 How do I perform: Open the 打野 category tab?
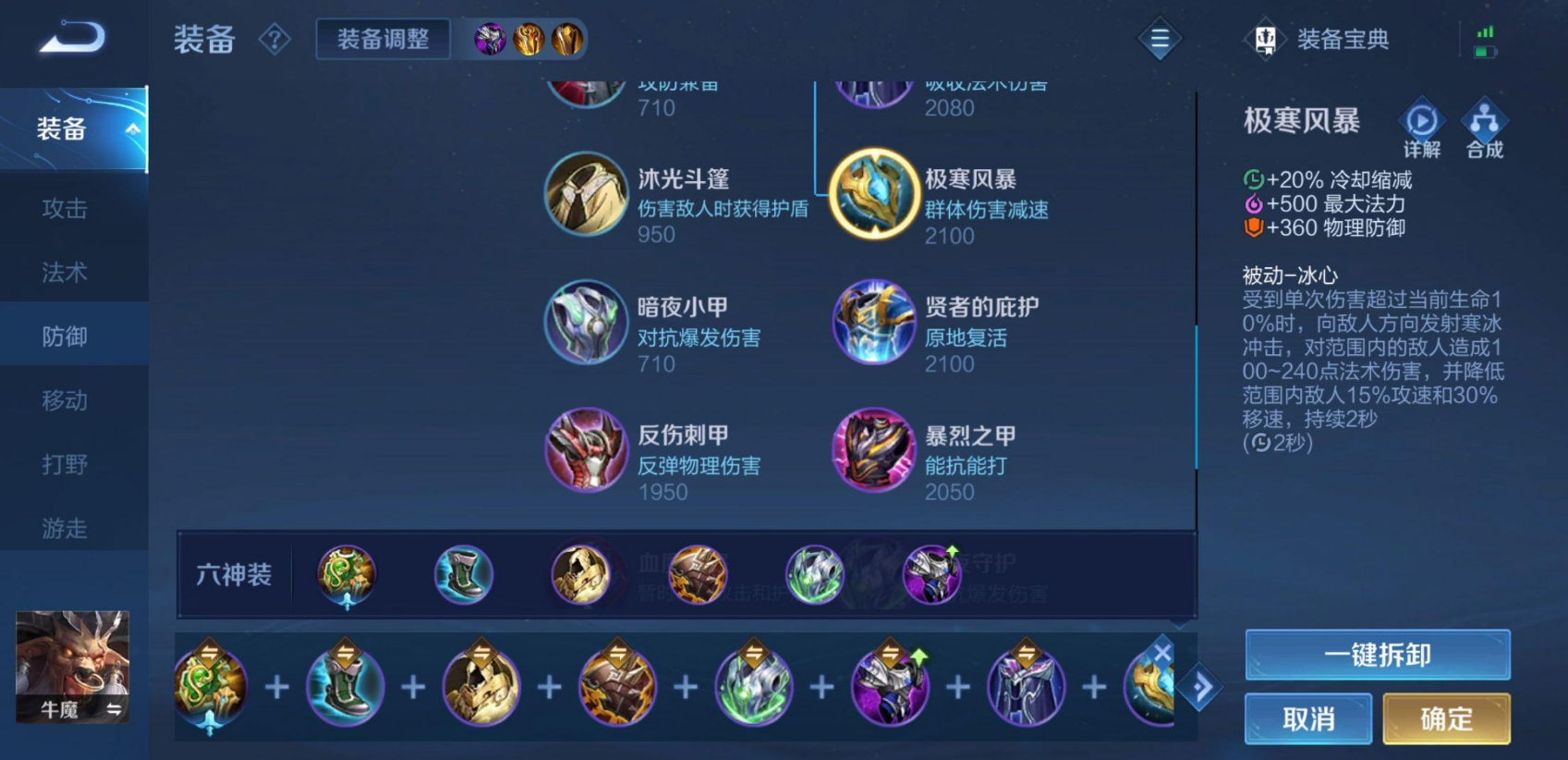point(62,465)
